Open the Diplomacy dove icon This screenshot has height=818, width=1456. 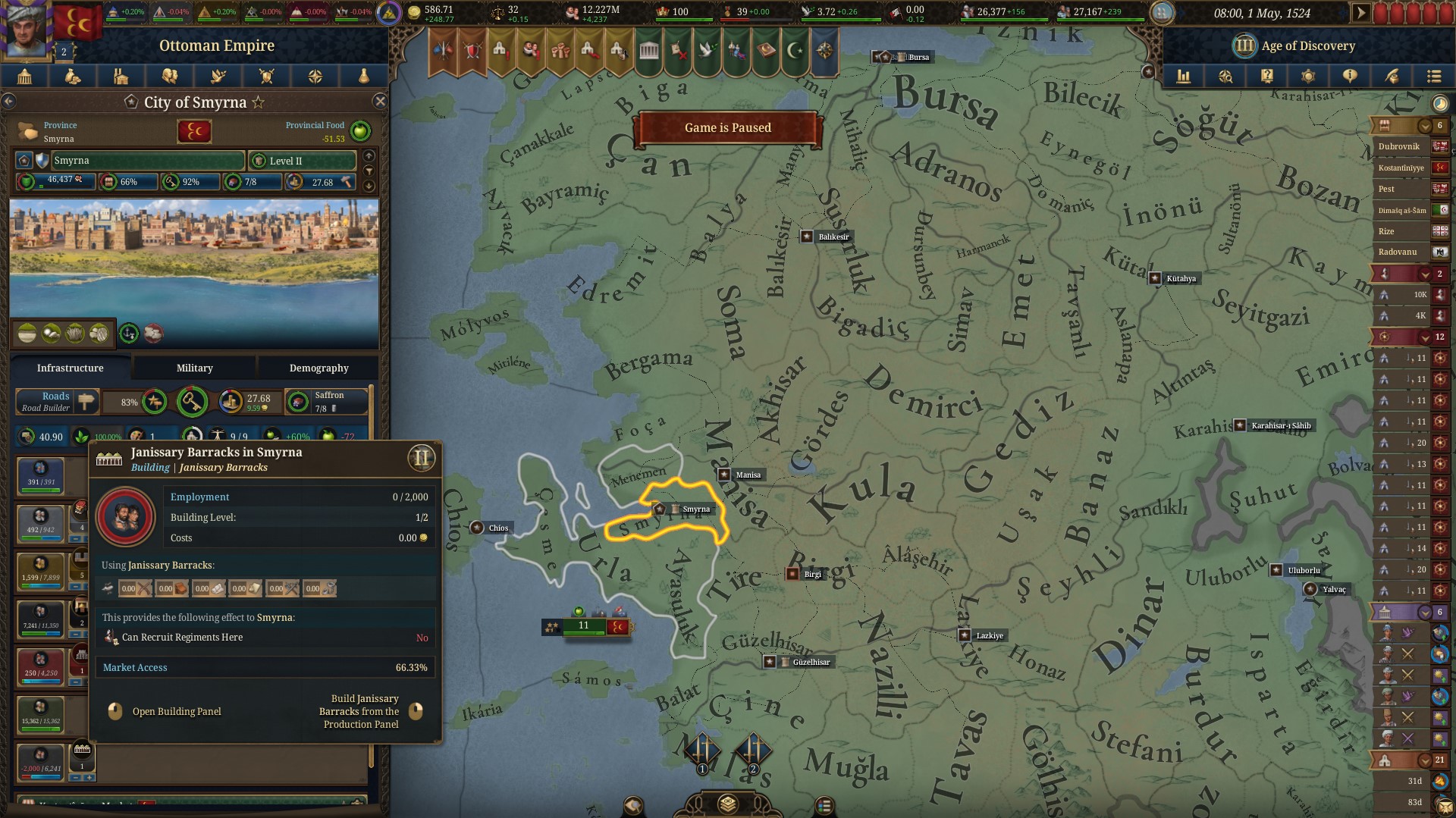pos(218,76)
